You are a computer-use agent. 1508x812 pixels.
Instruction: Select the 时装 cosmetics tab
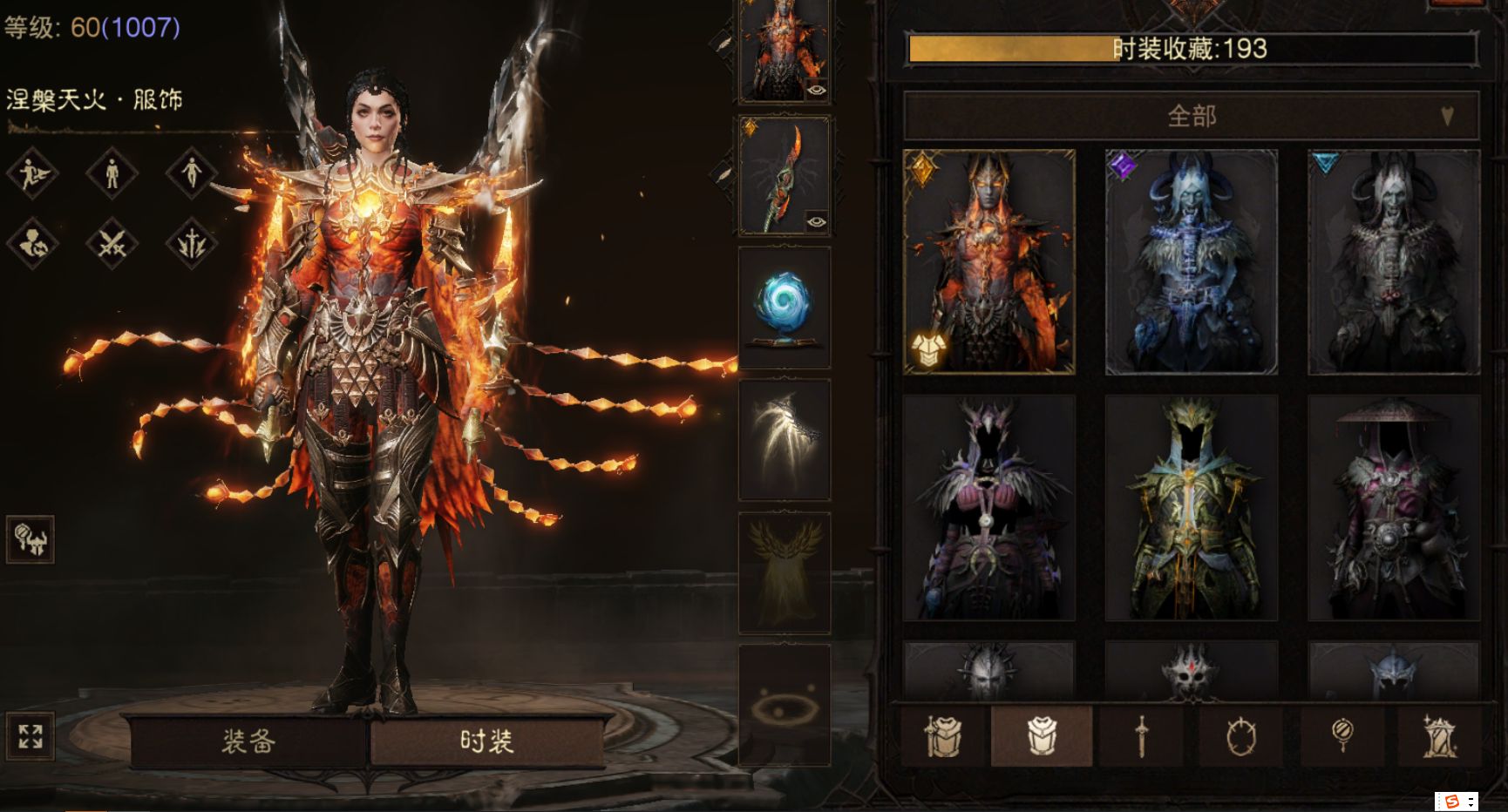tap(486, 741)
